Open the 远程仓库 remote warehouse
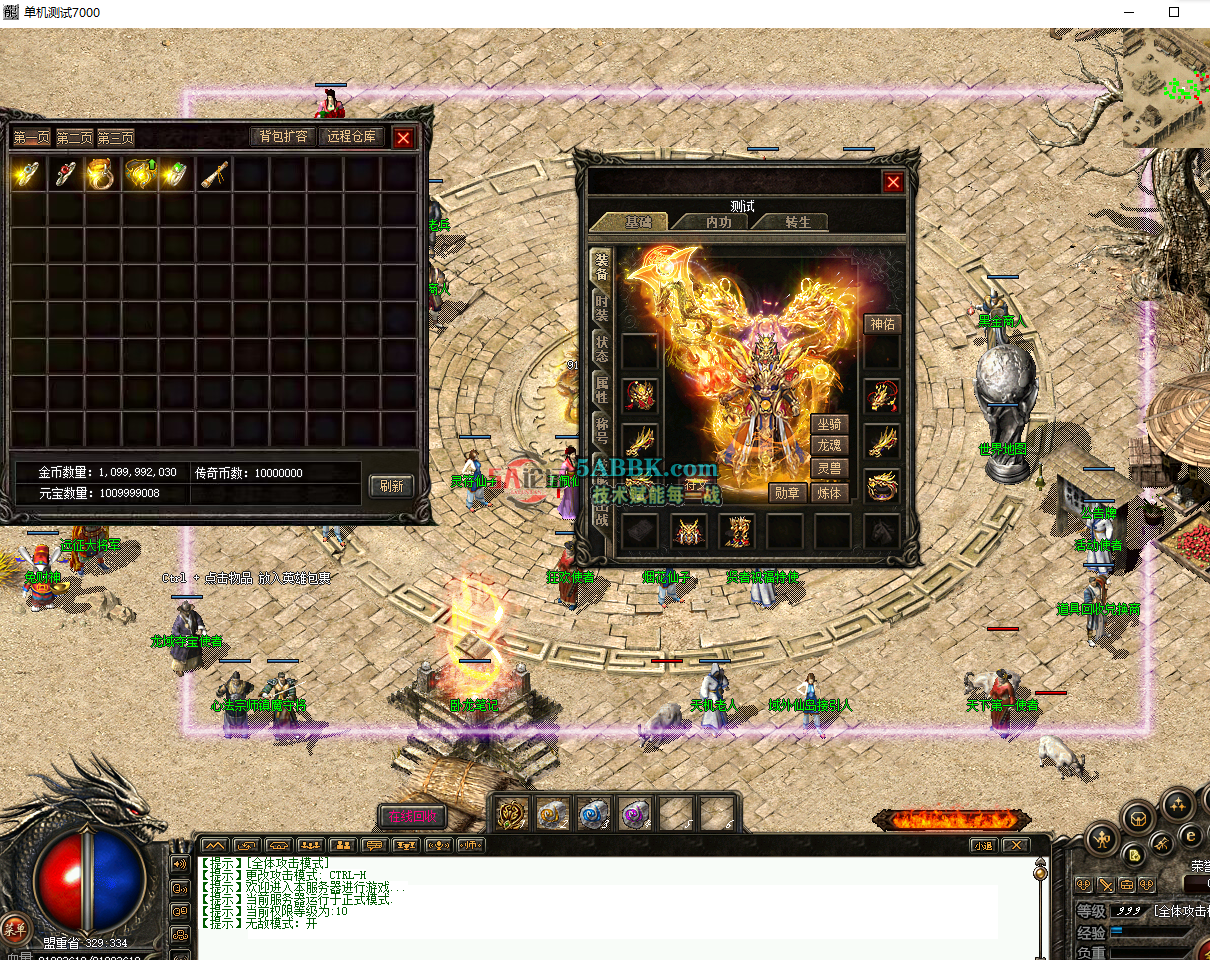1210x960 pixels. (351, 137)
